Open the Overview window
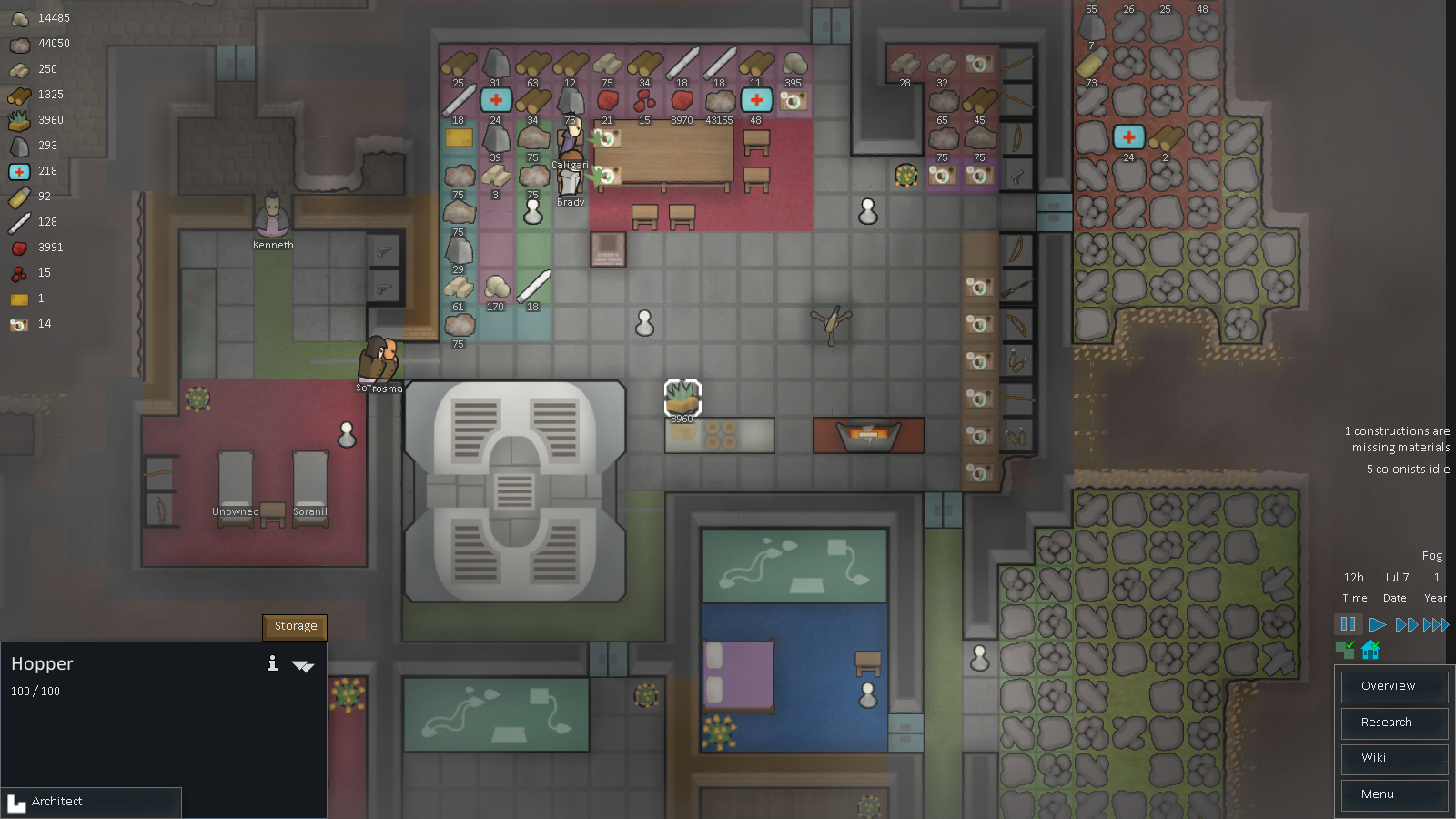Image resolution: width=1456 pixels, height=819 pixels. click(1394, 686)
